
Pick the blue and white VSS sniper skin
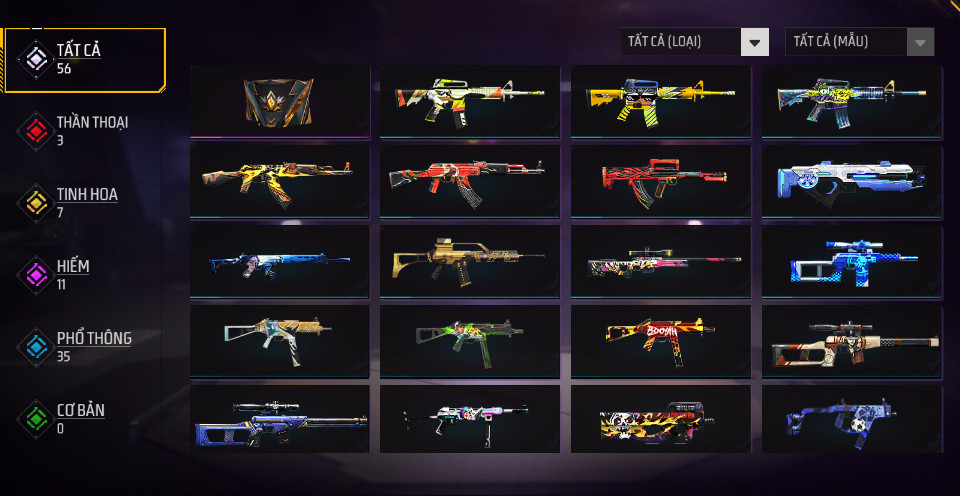pos(279,420)
